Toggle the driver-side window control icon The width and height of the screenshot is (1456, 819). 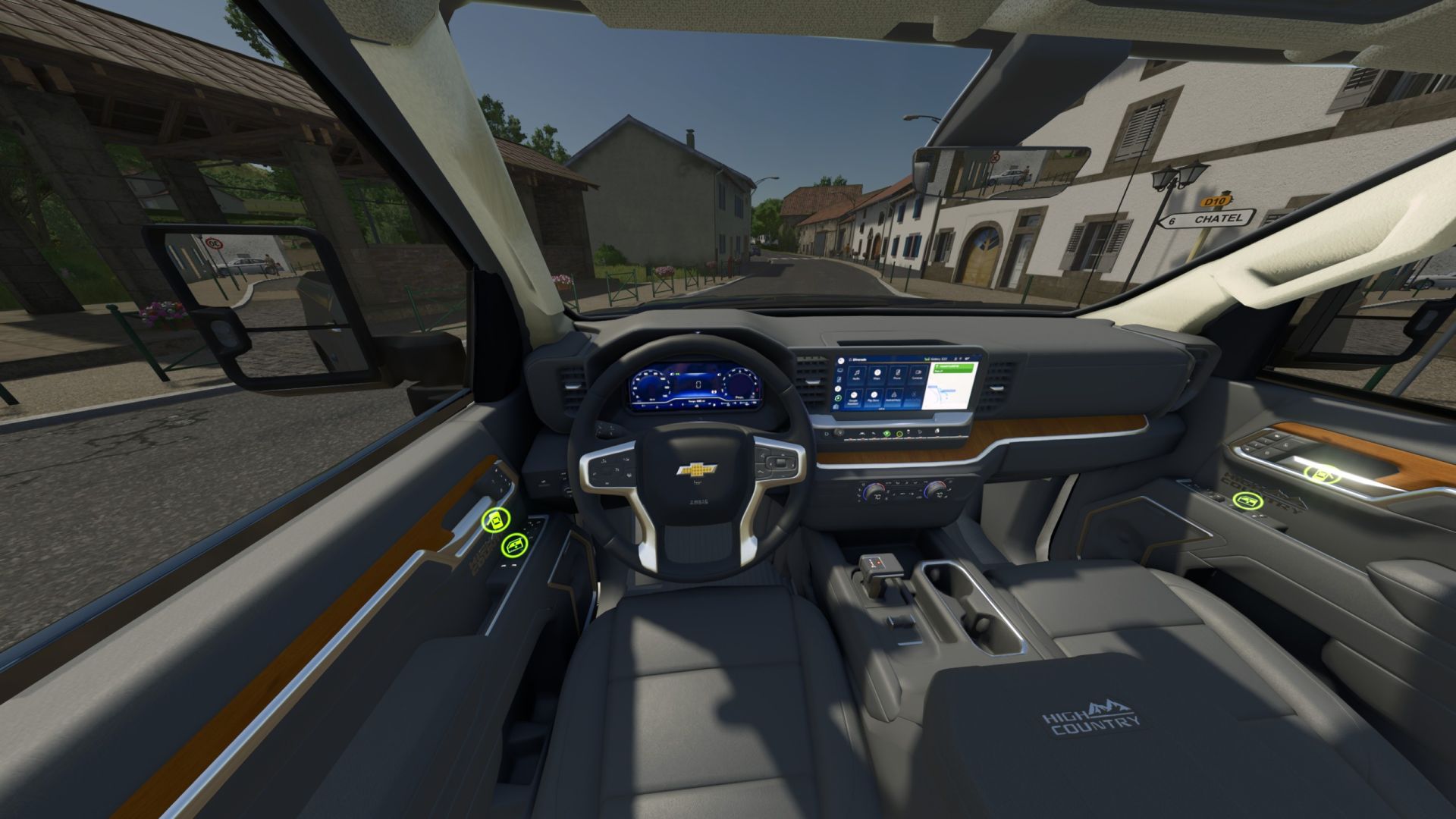pyautogui.click(x=515, y=544)
